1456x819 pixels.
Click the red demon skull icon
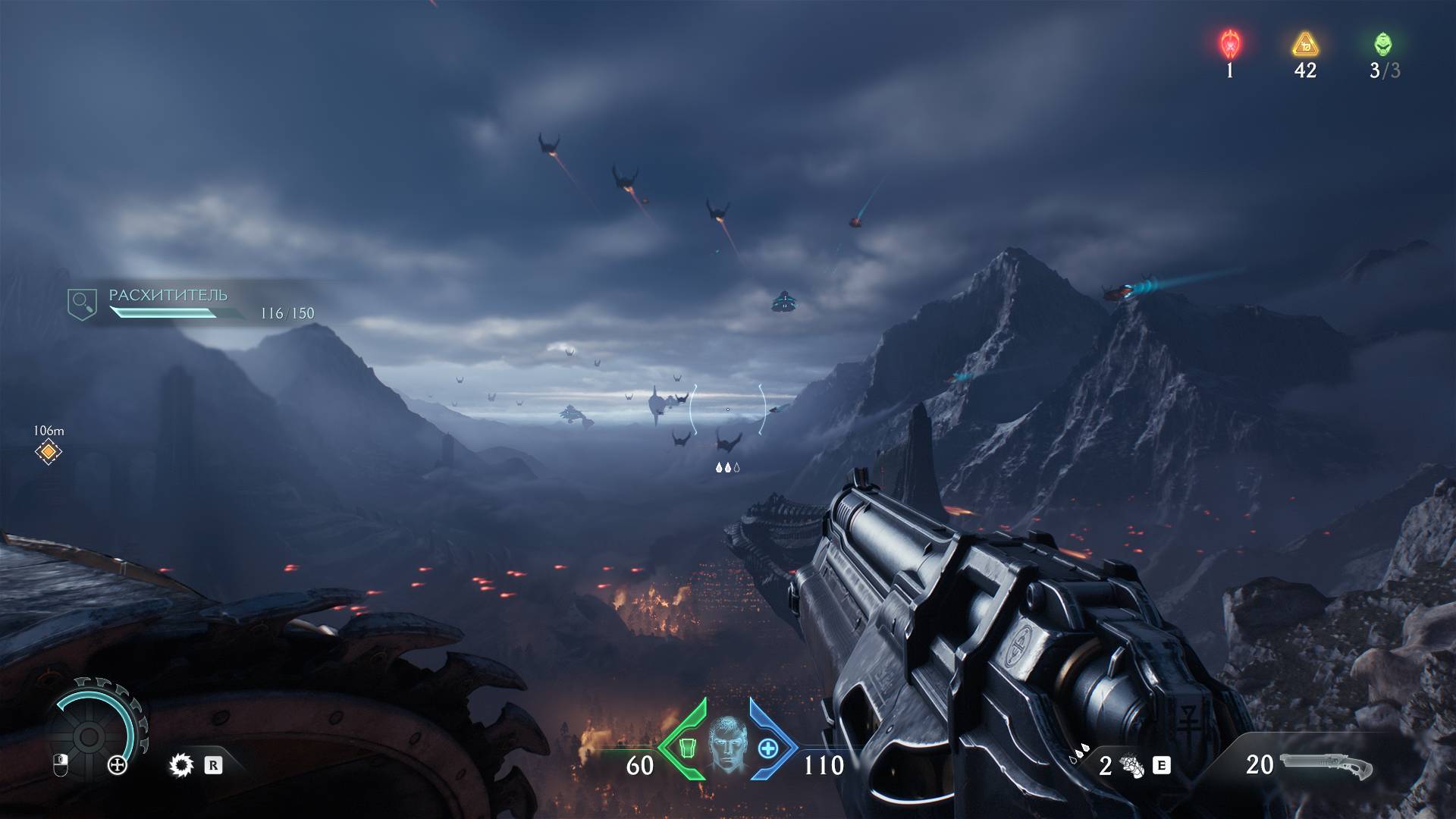1229,44
